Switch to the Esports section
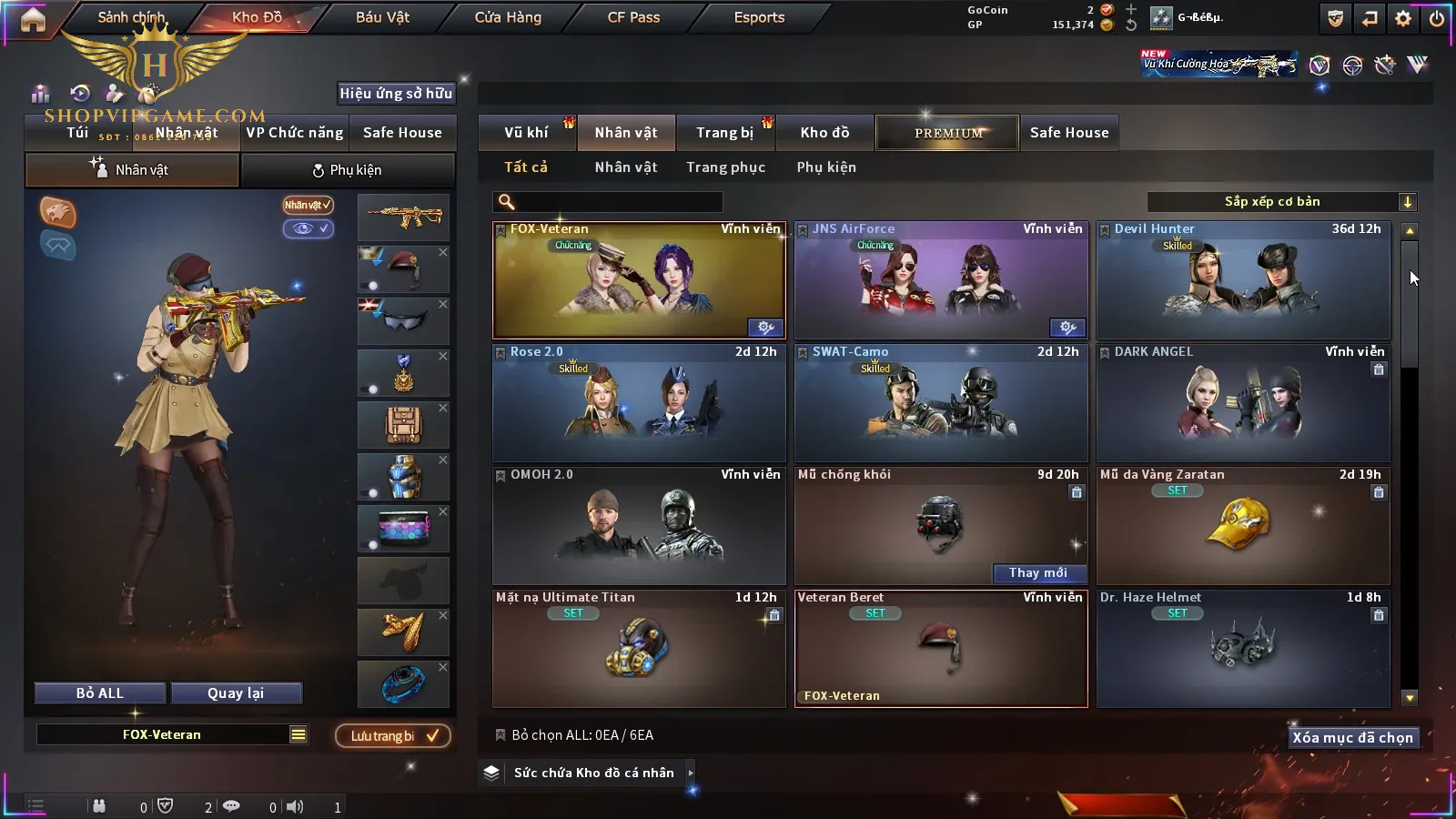The width and height of the screenshot is (1456, 819). point(759,17)
